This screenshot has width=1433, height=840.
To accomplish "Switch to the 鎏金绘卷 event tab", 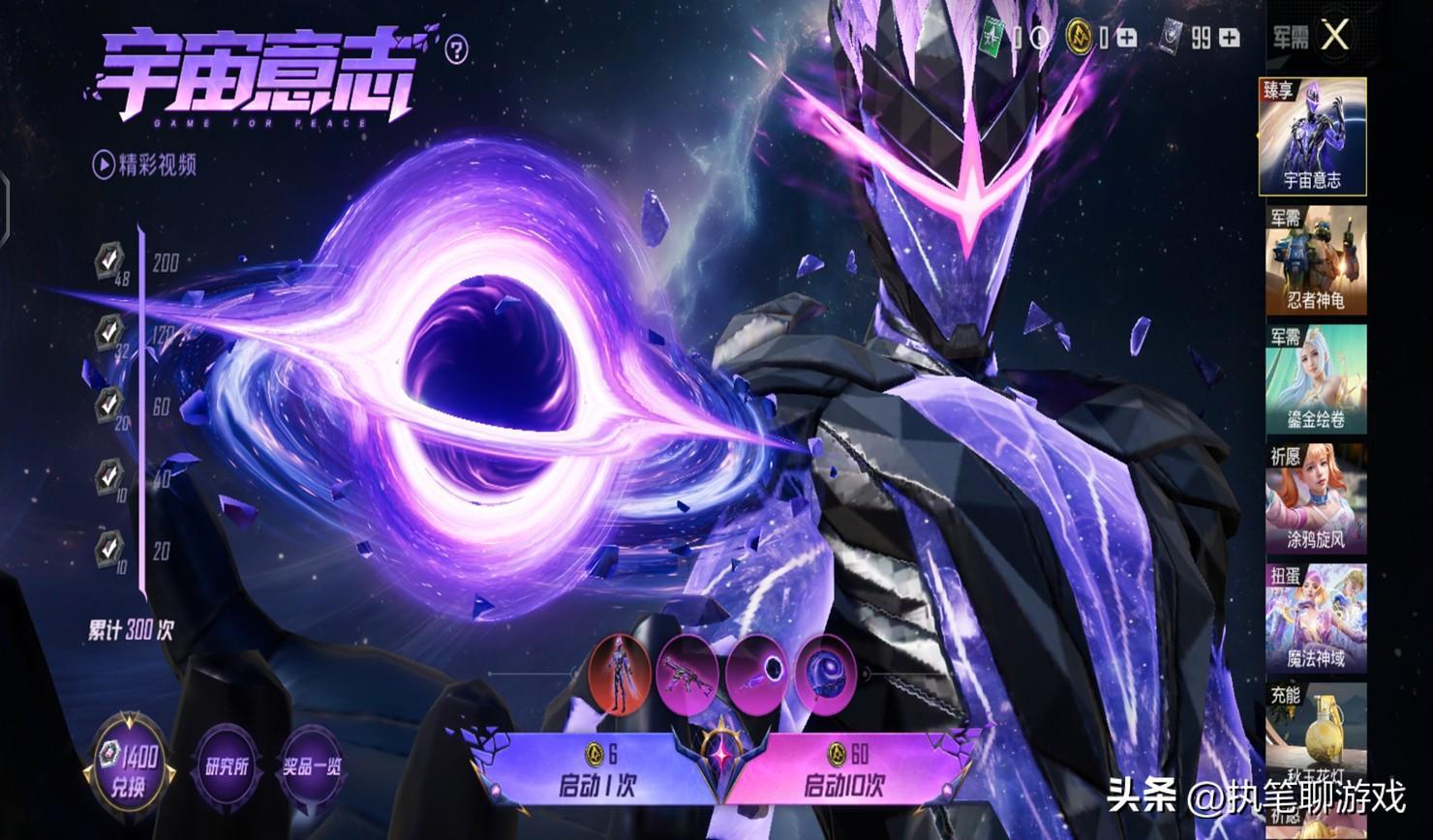I will 1316,379.
